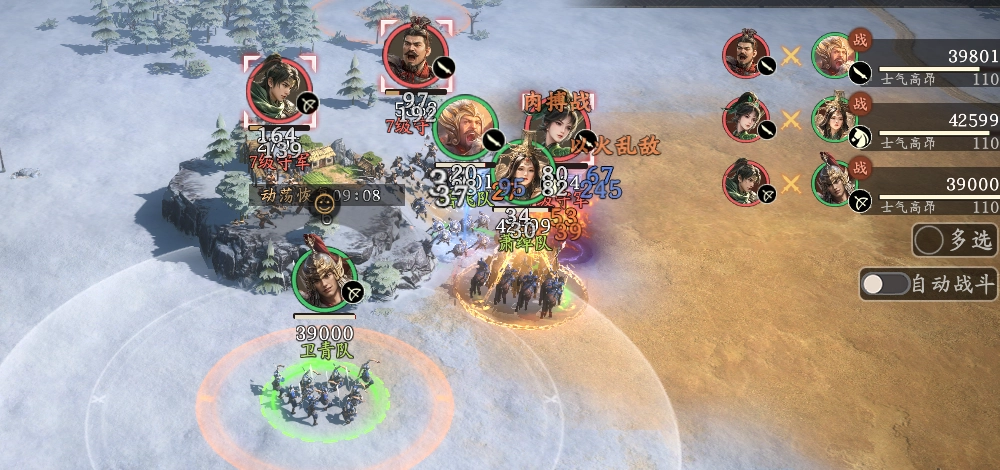Select the 萧绰队 unit portrait on the battlefield

[x=523, y=174]
